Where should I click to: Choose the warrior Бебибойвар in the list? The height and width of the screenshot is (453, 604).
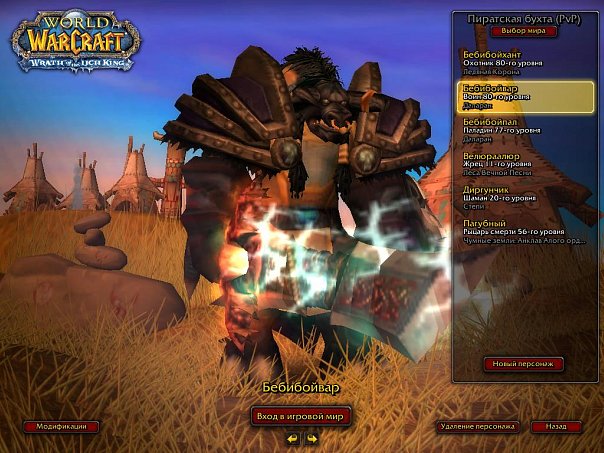pos(525,96)
